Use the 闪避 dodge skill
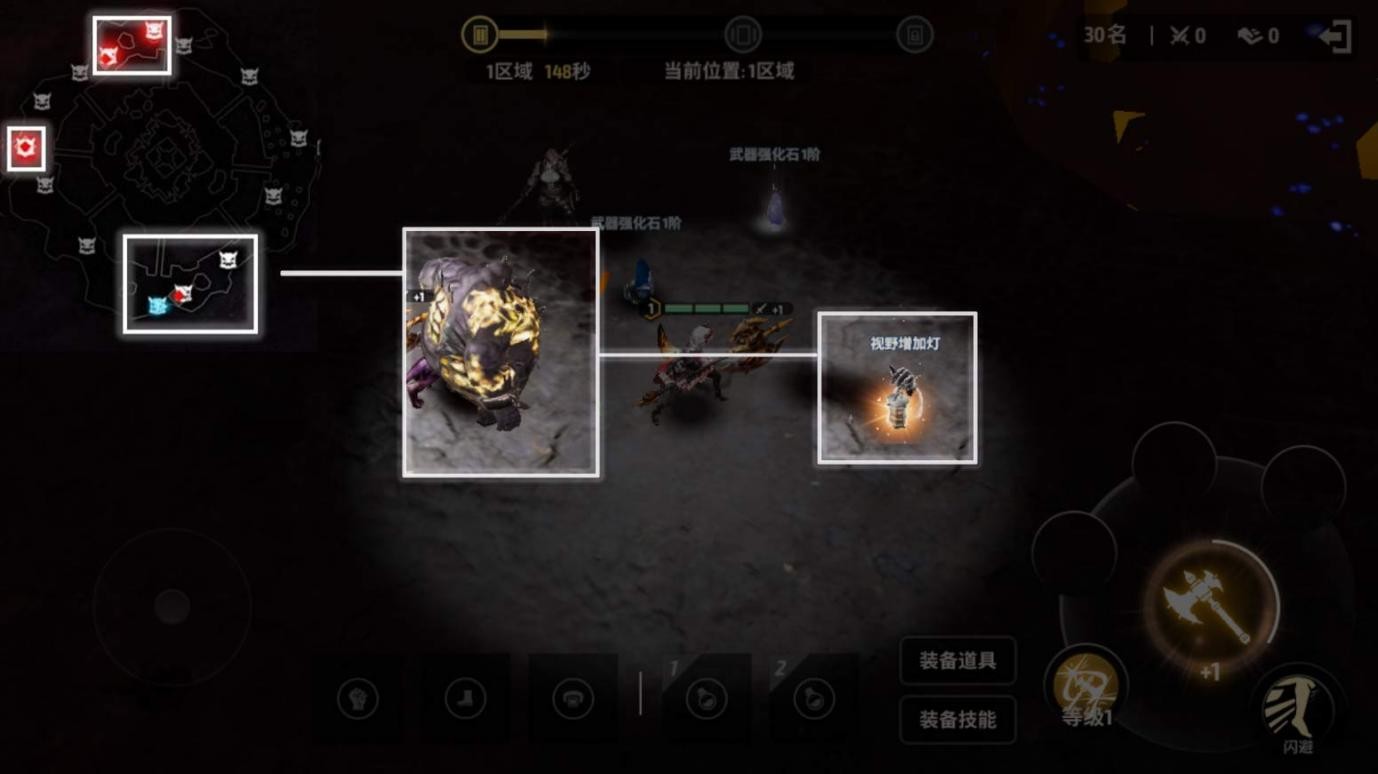 [1298, 710]
